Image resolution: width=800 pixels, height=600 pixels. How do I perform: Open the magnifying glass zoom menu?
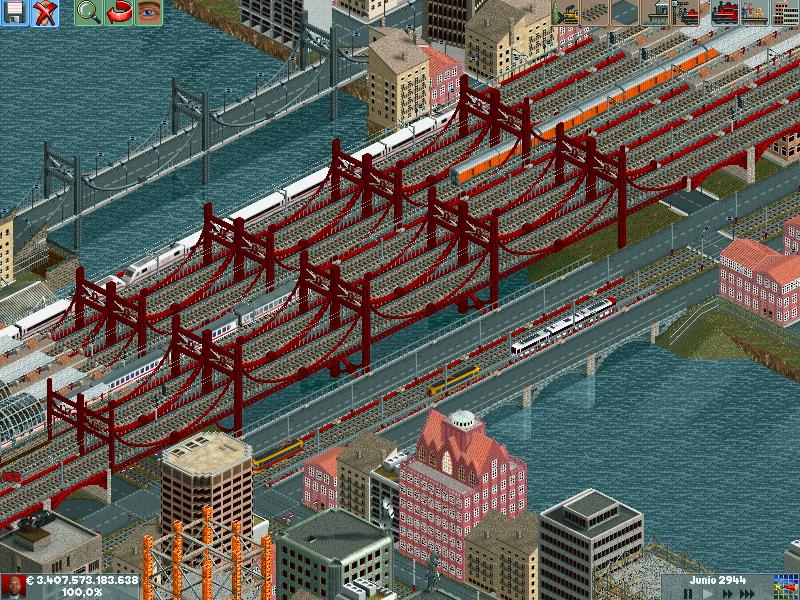(88, 13)
